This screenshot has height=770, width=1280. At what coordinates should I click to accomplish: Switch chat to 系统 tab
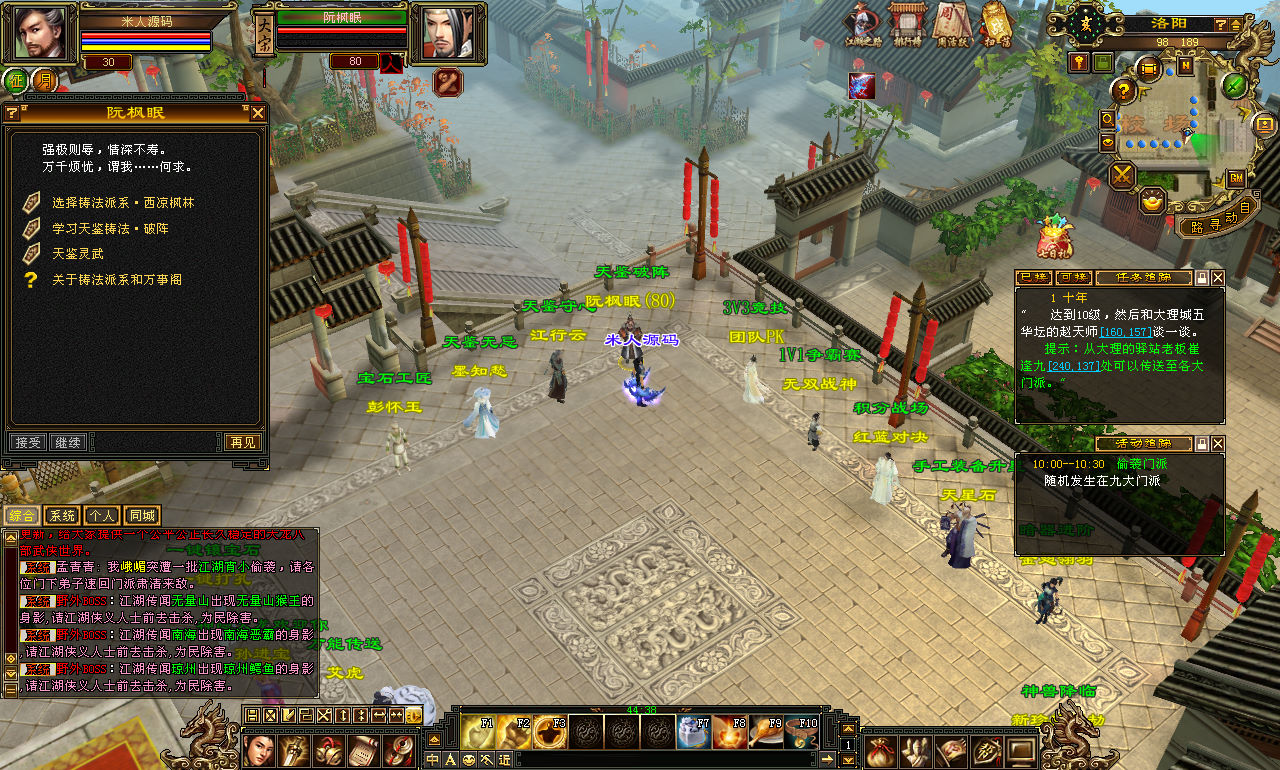click(61, 516)
